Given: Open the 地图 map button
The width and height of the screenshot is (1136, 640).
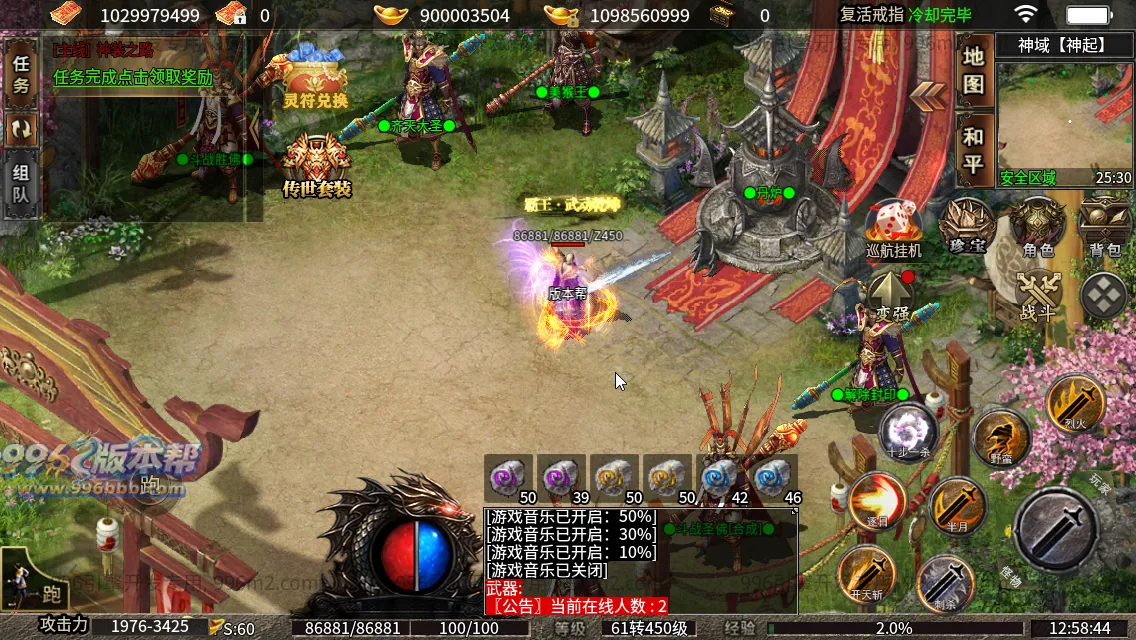Looking at the screenshot, I should pyautogui.click(x=973, y=69).
